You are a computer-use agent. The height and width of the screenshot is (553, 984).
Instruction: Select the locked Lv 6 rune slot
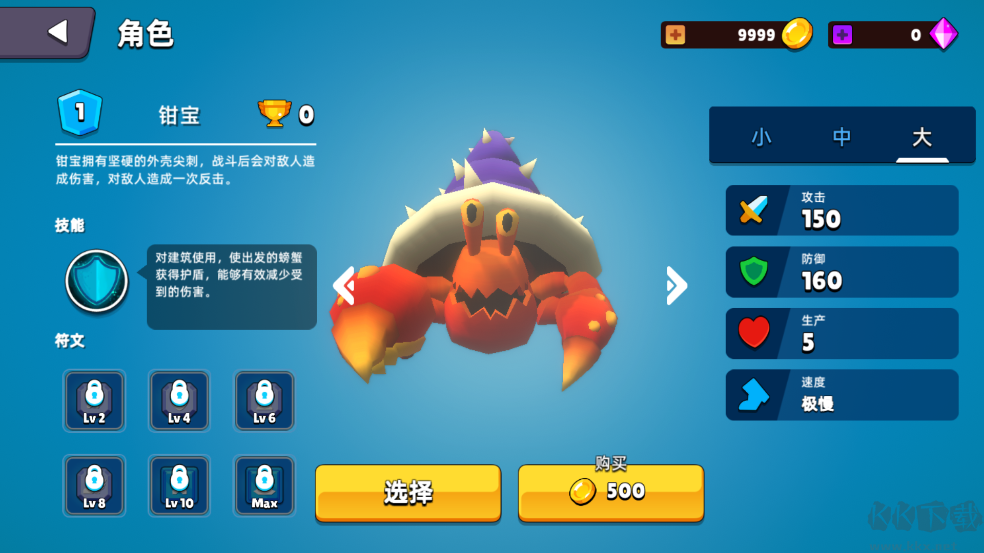coord(264,401)
